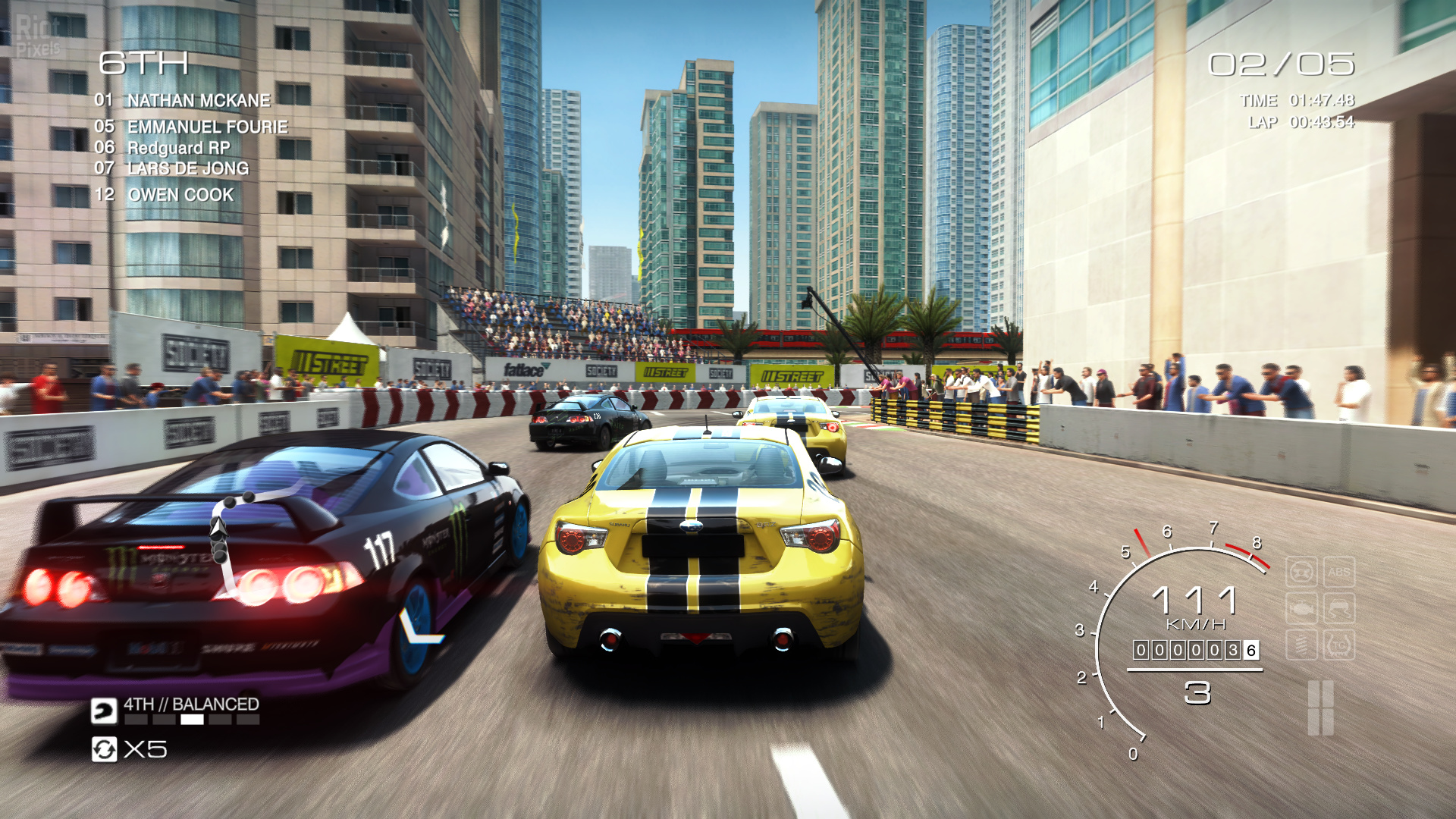Click the suspension spring indicator icon
The height and width of the screenshot is (819, 1456).
[1301, 645]
